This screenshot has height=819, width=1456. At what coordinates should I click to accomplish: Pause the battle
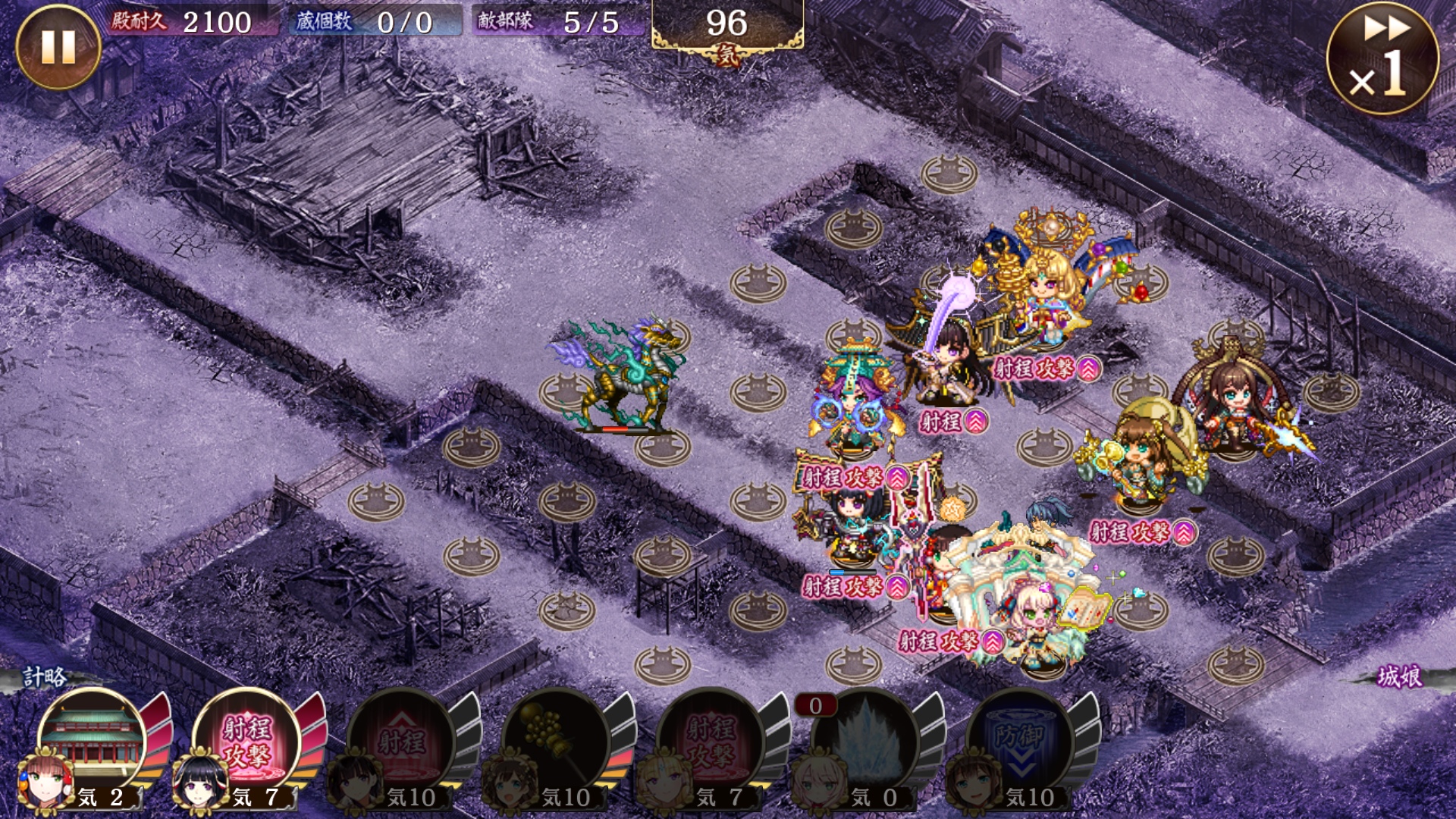pos(58,47)
